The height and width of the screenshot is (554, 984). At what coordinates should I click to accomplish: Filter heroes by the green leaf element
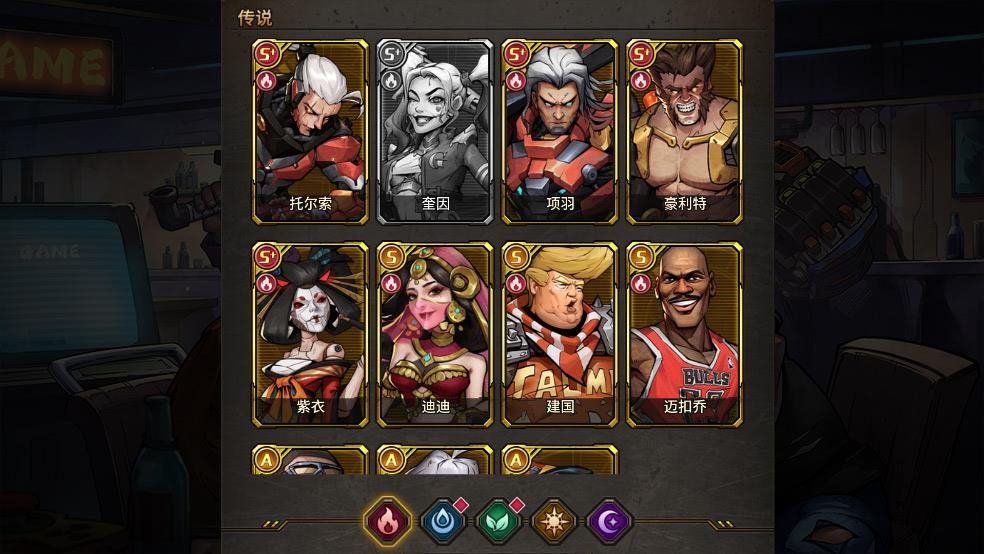497,521
